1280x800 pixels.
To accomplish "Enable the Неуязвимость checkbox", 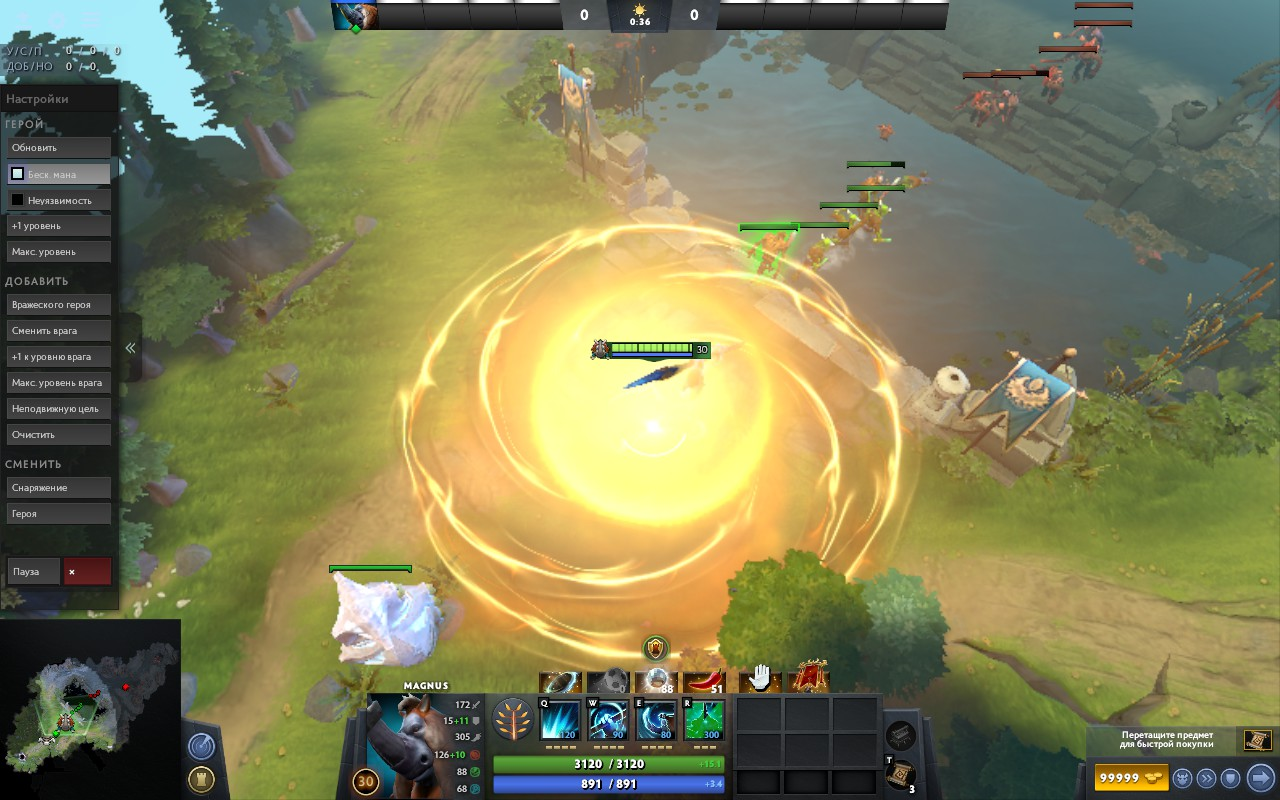I will coord(17,200).
